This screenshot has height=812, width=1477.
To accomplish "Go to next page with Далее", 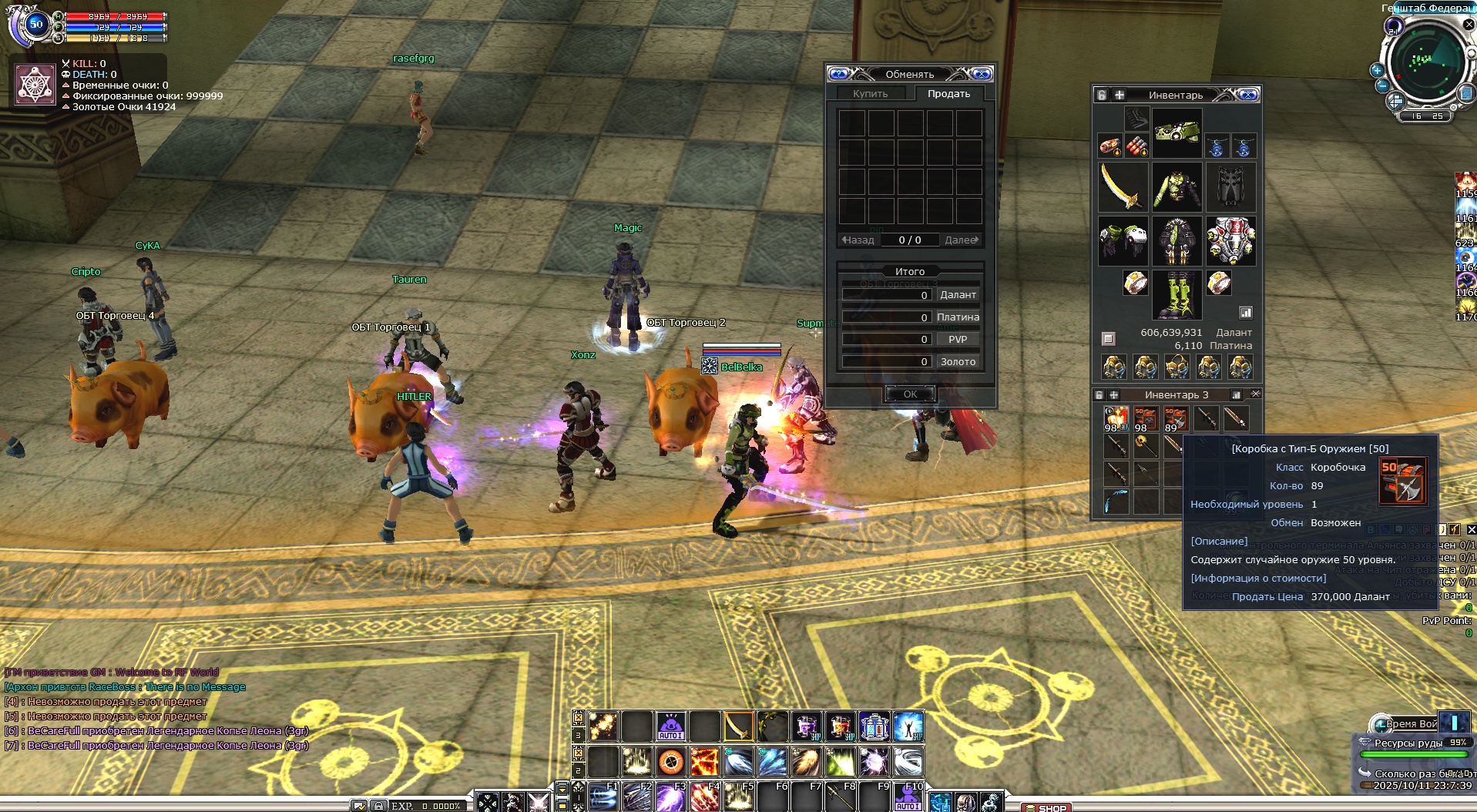I will click(962, 240).
